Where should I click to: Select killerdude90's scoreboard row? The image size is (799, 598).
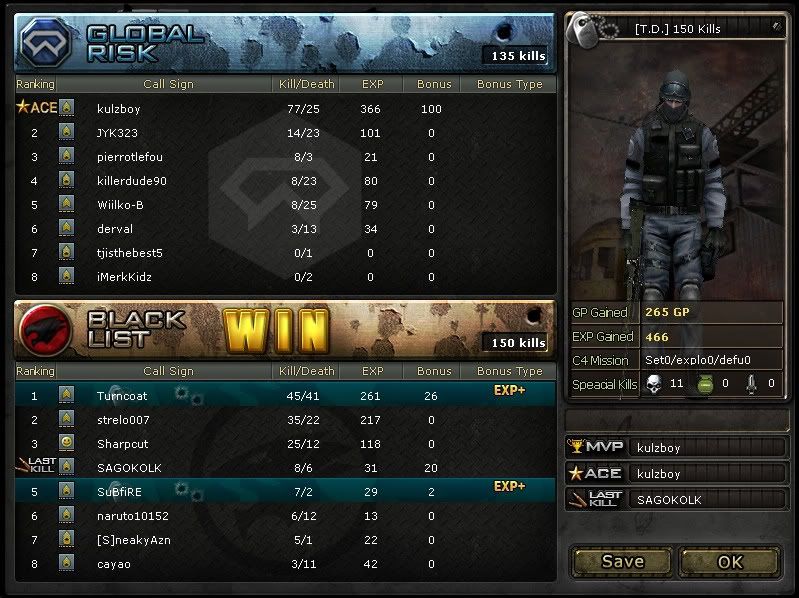click(132, 181)
